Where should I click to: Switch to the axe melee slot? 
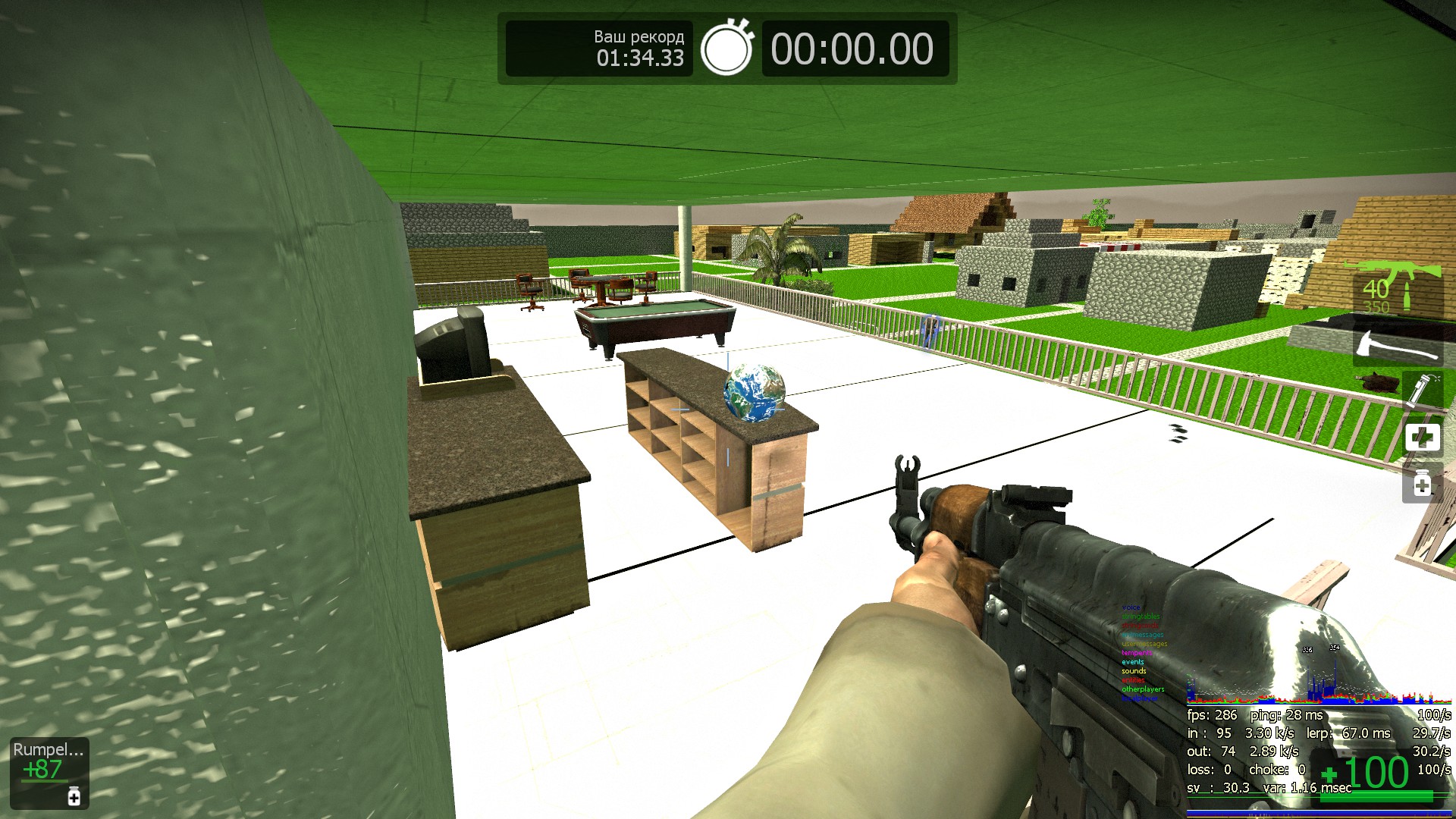[1398, 346]
